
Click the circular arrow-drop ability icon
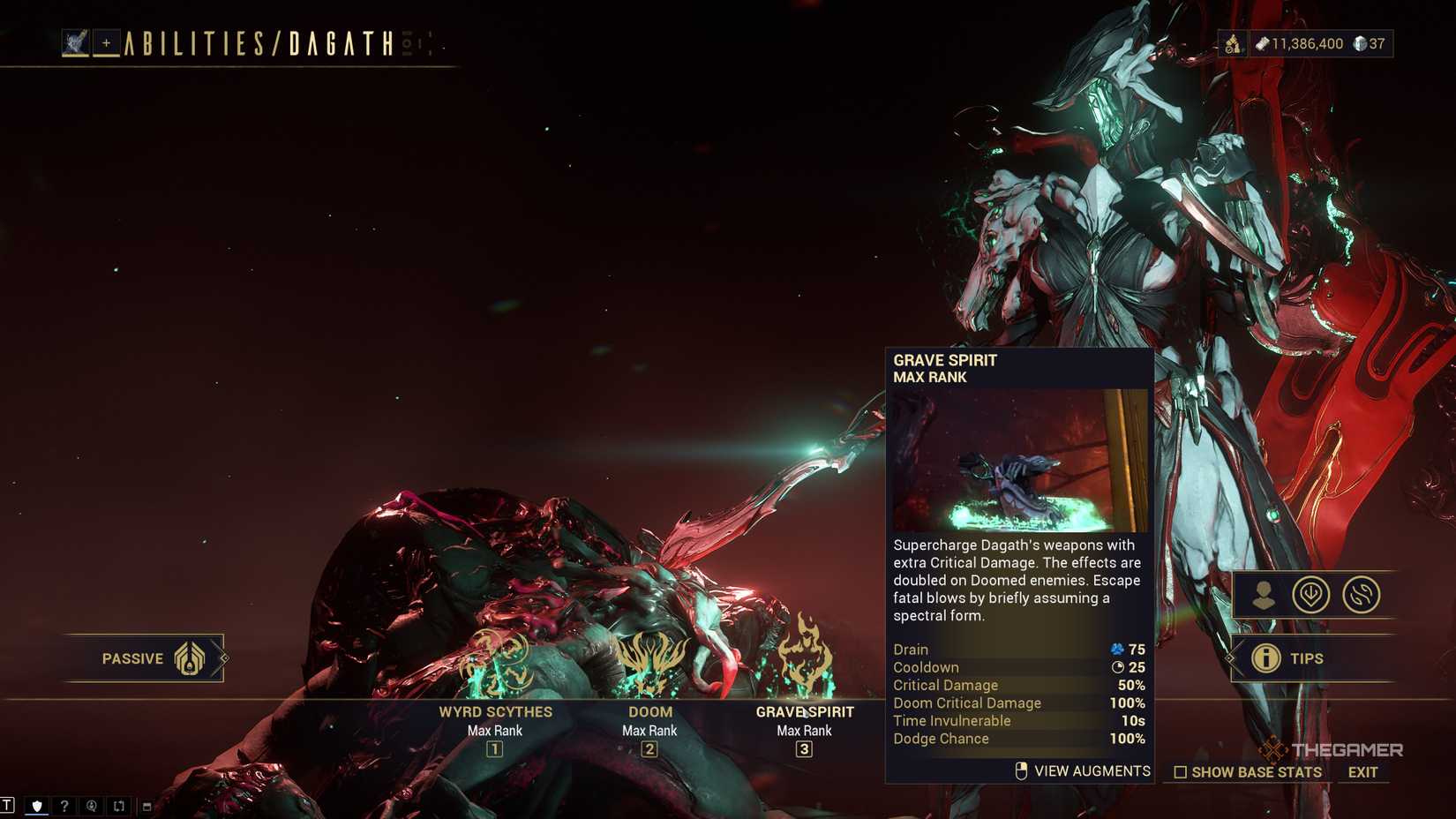tap(1314, 595)
